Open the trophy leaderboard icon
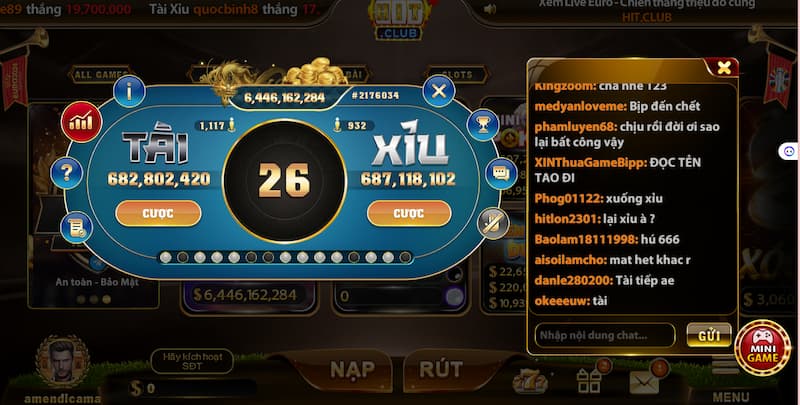This screenshot has width=800, height=405. tap(482, 125)
